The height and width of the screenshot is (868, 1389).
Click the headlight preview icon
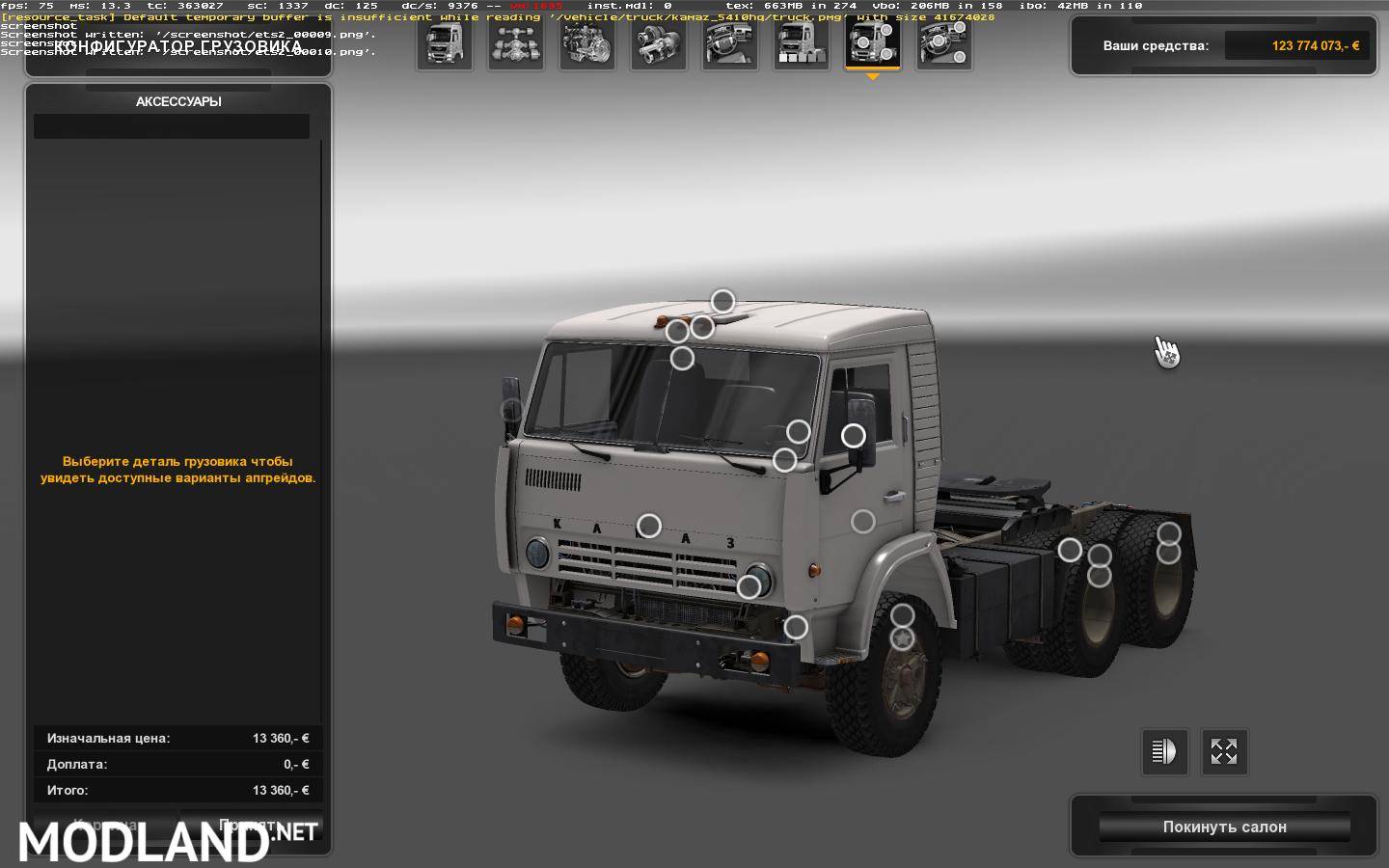point(1165,752)
